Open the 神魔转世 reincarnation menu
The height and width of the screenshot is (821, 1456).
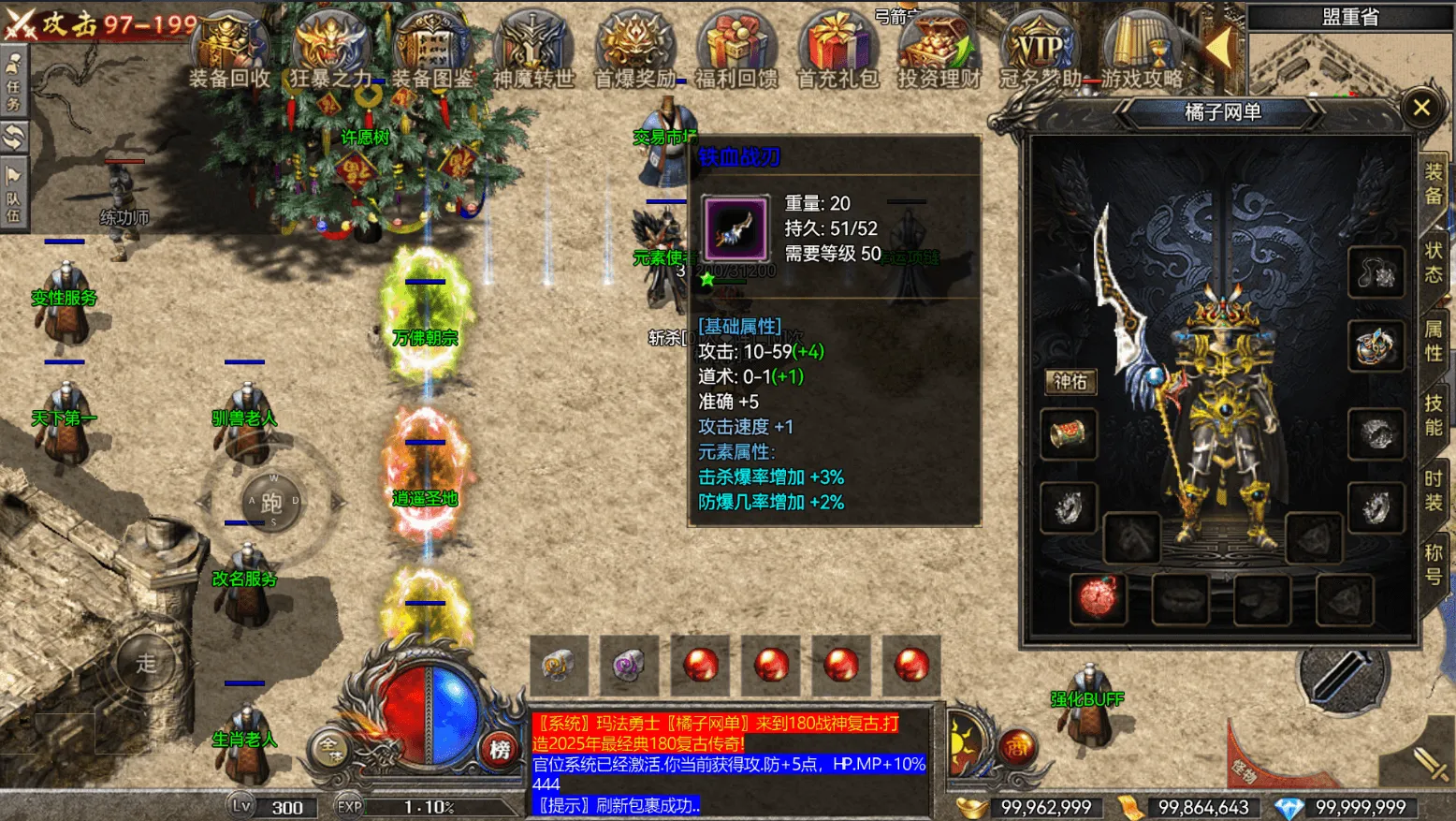pos(533,51)
